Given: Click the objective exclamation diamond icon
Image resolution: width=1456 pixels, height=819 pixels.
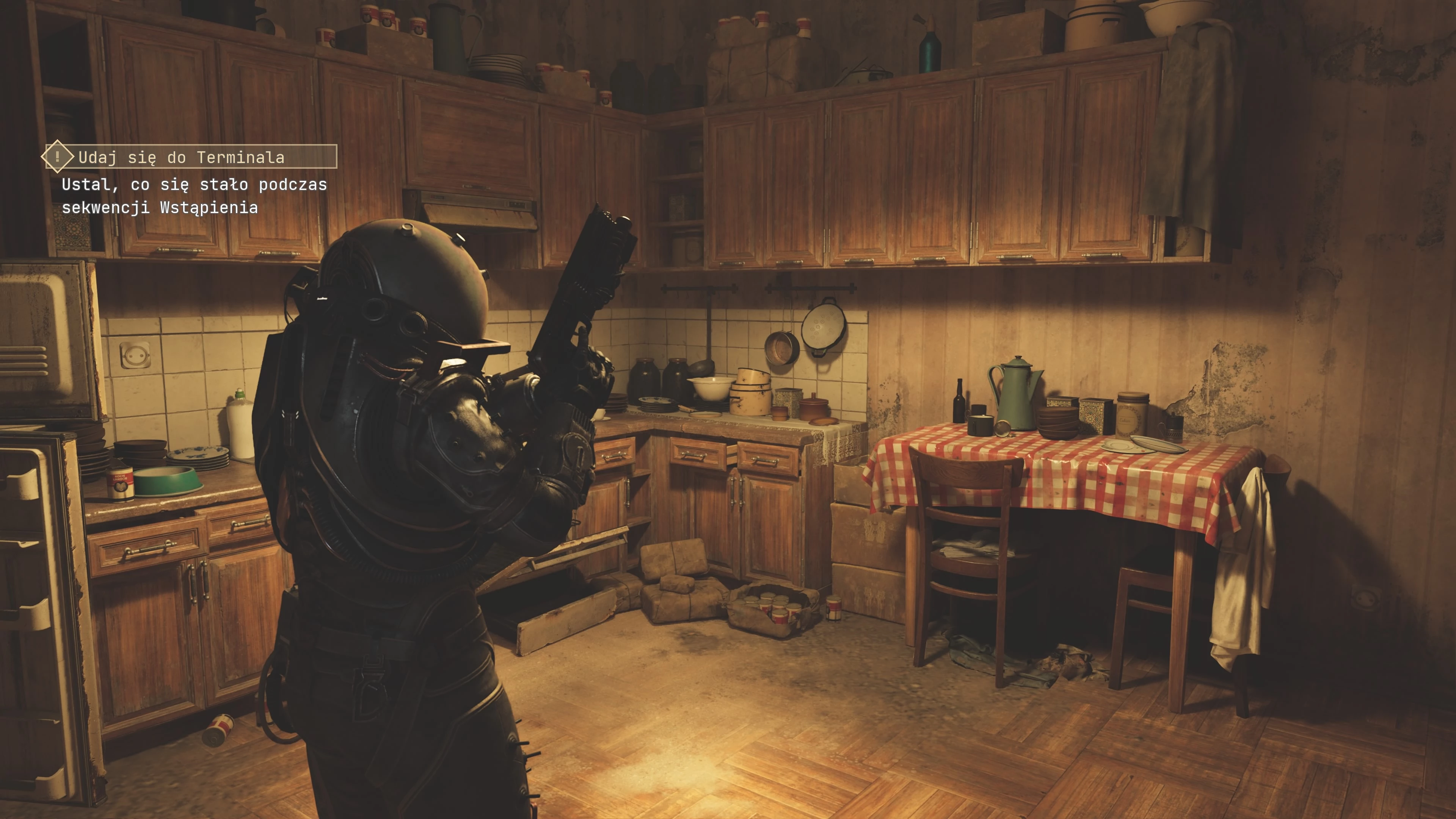Looking at the screenshot, I should coord(57,157).
